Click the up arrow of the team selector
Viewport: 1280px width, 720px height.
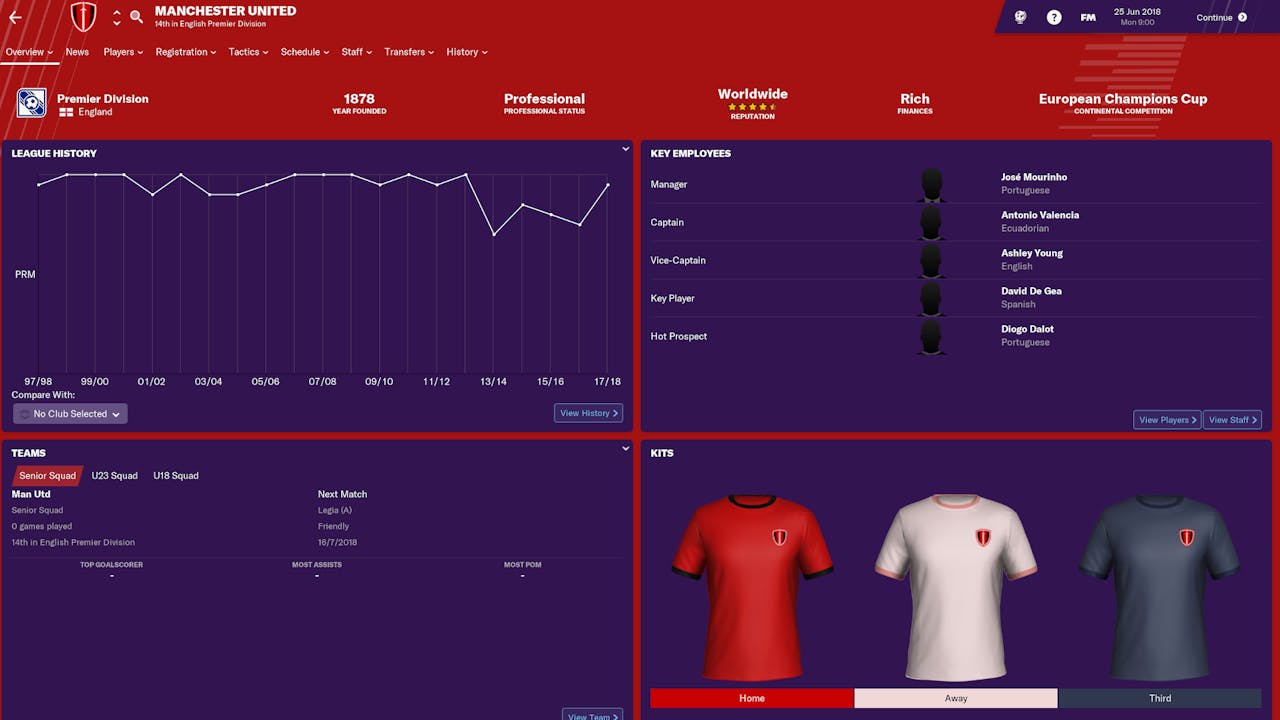coord(117,12)
